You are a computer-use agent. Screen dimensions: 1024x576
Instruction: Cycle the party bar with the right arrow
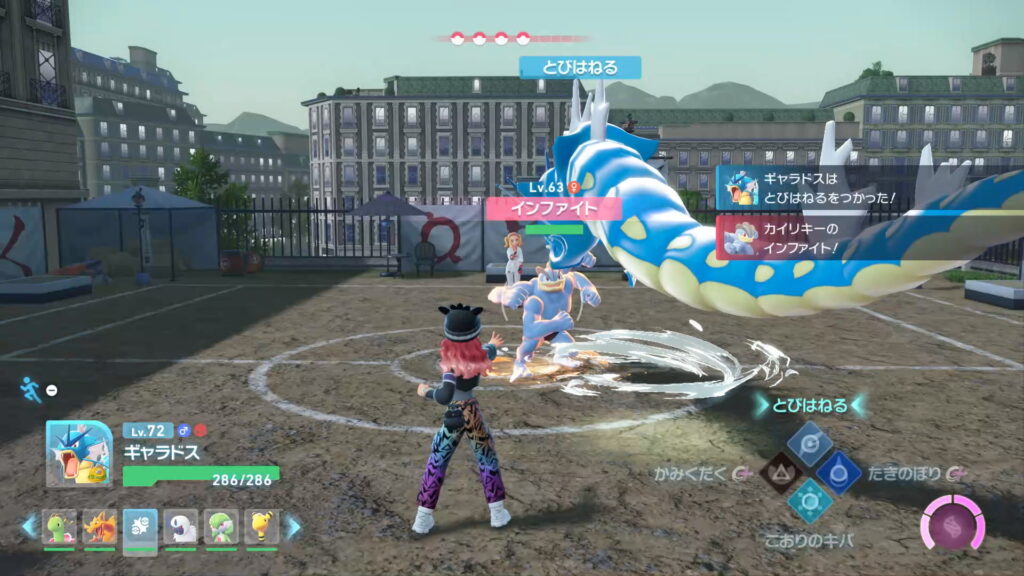click(x=293, y=526)
